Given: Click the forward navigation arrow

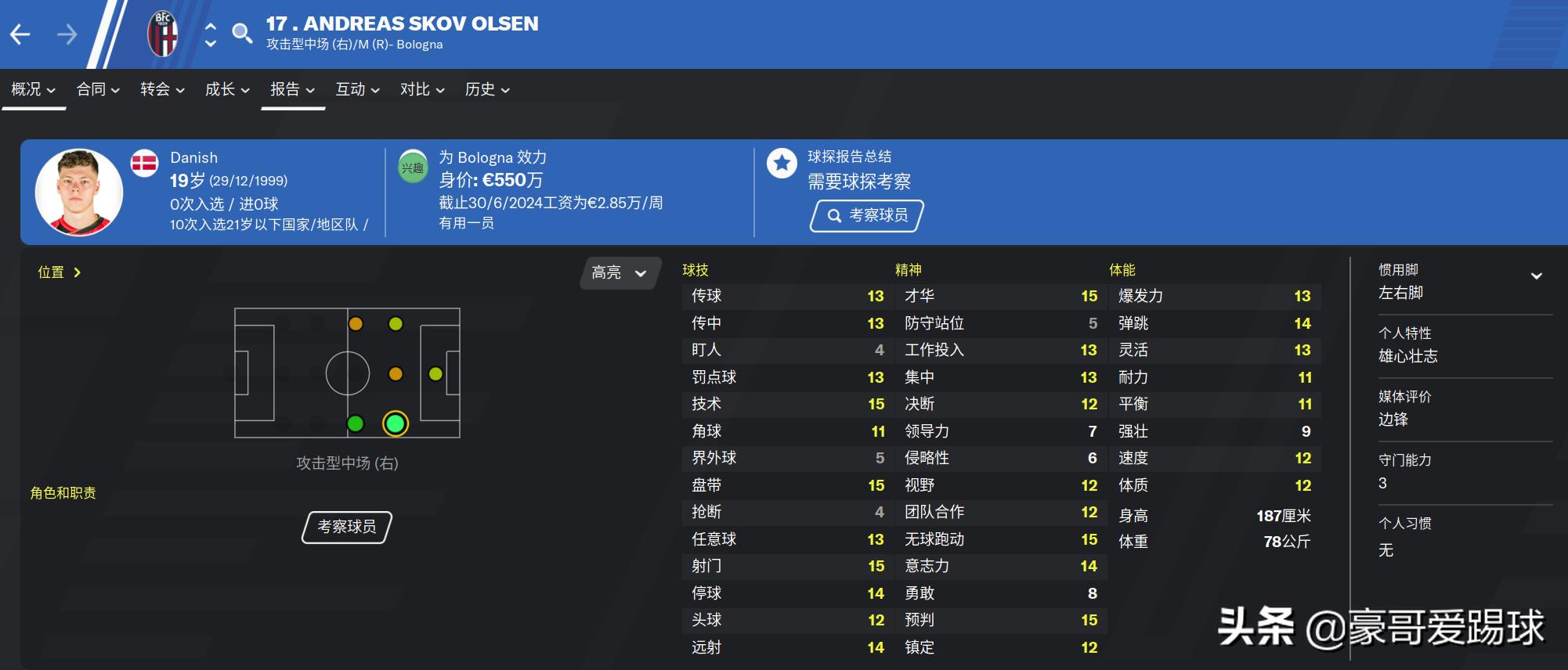Looking at the screenshot, I should click(67, 34).
